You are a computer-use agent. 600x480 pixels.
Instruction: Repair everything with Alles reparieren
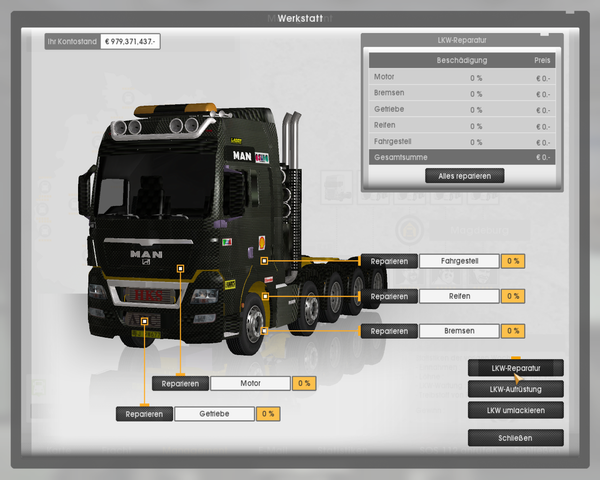pyautogui.click(x=464, y=176)
